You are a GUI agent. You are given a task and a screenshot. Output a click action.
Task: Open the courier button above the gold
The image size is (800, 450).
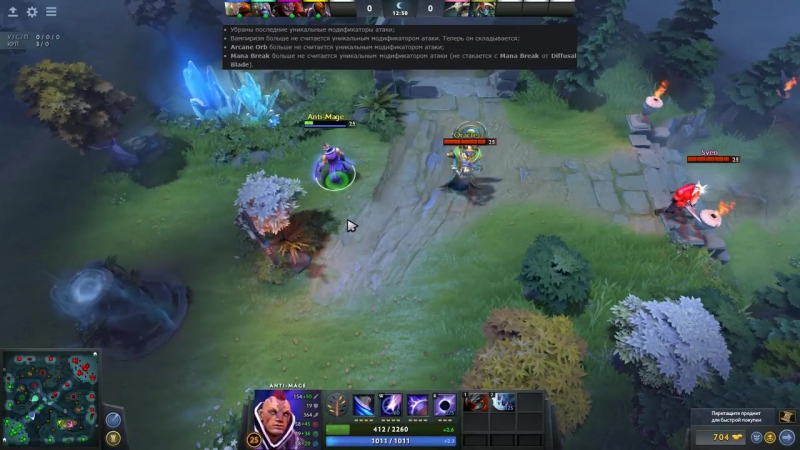point(787,416)
